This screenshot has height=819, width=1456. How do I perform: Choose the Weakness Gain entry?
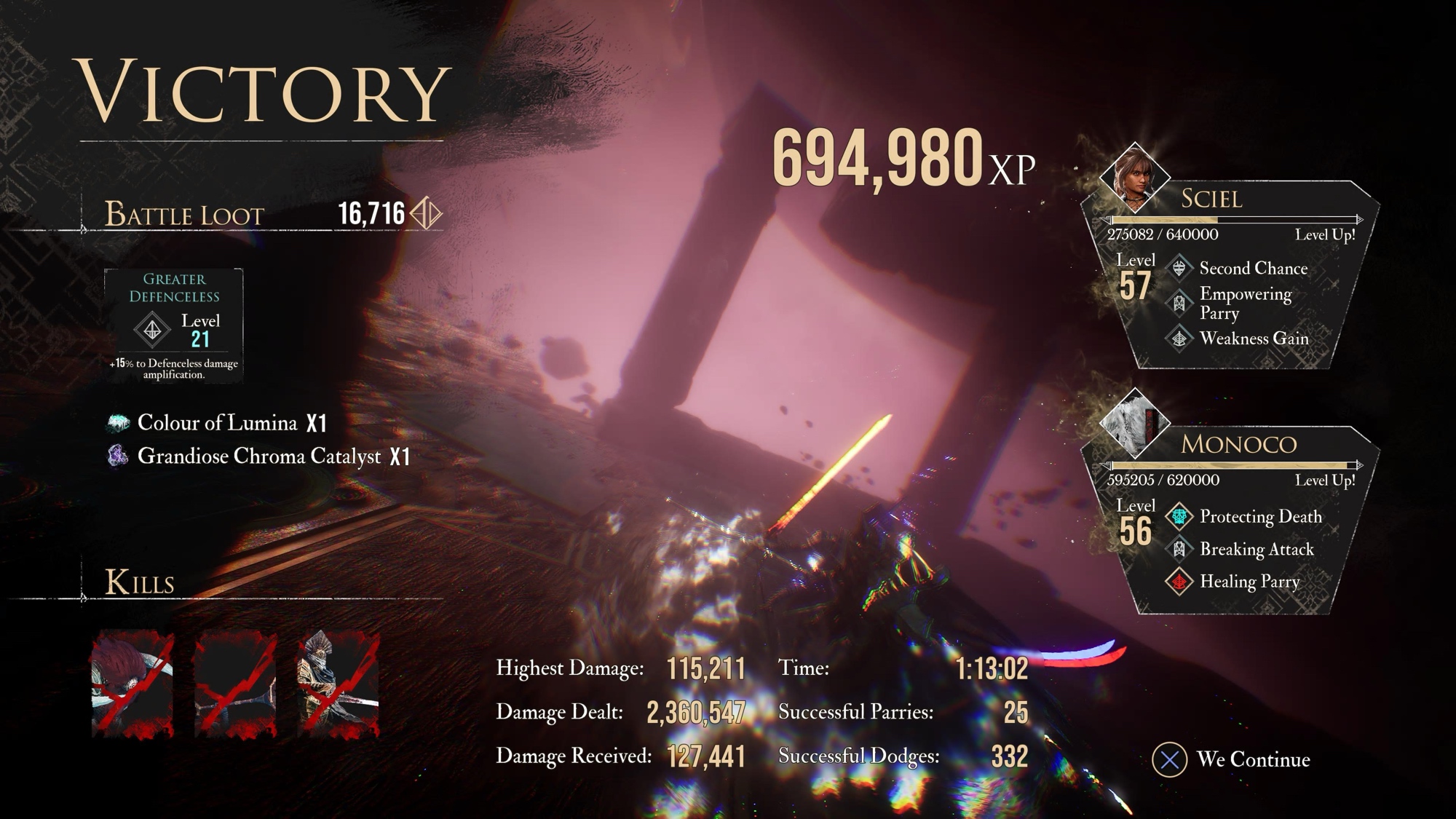[x=1254, y=339]
